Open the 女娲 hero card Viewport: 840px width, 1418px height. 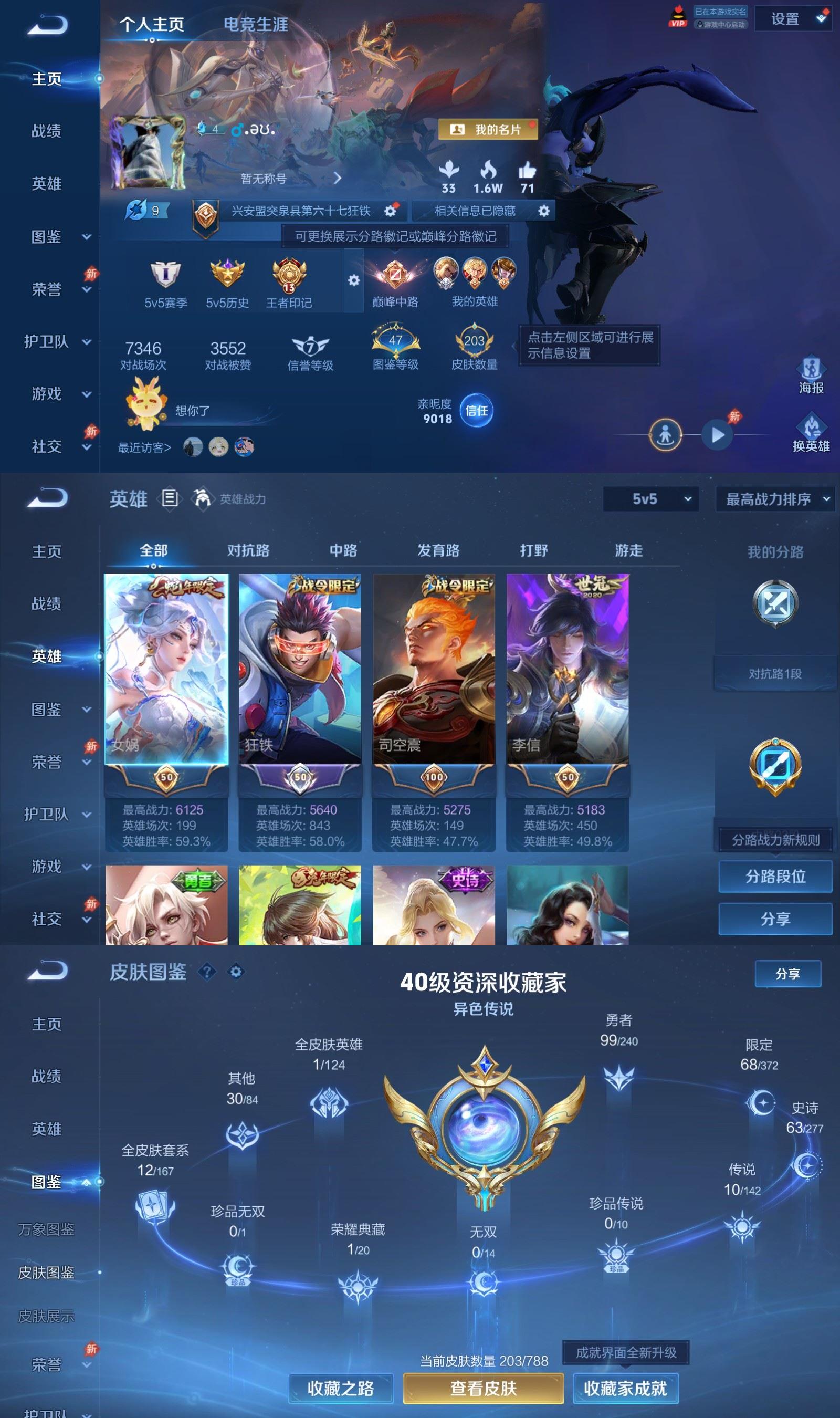click(168, 674)
